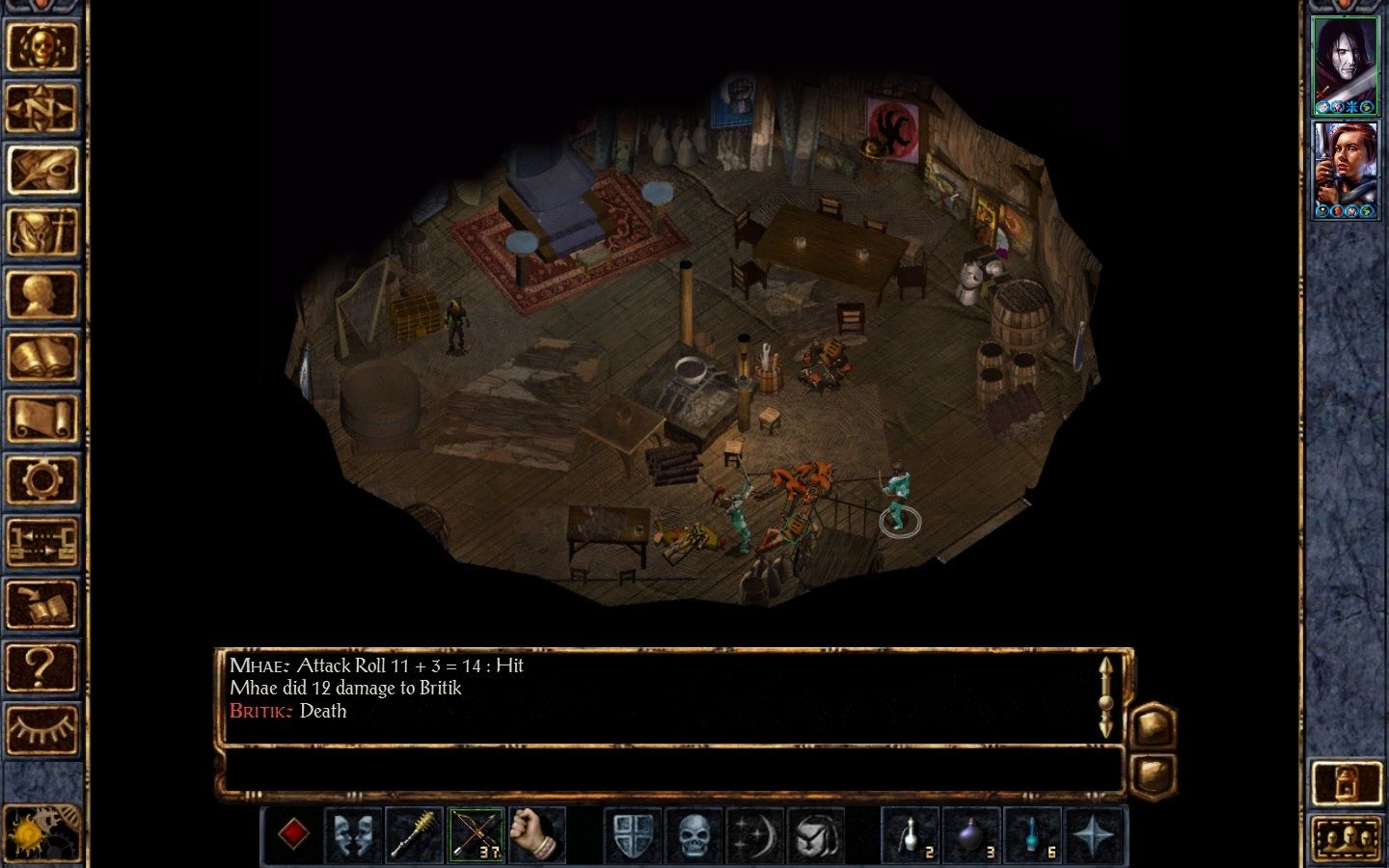Select the ranged weapon slot showing 37 ammo

477,834
